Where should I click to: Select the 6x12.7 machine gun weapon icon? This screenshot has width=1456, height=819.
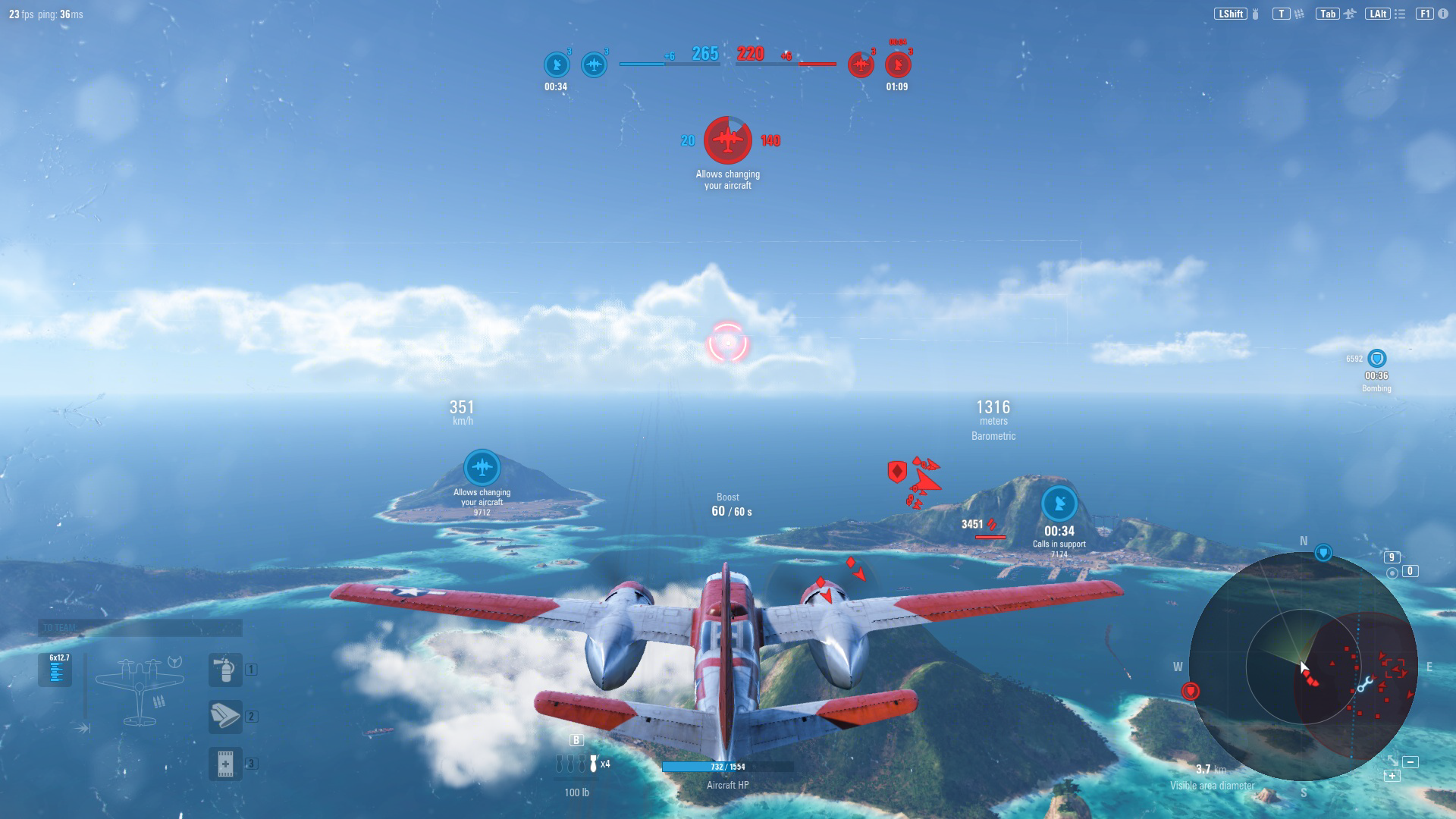pos(56,670)
